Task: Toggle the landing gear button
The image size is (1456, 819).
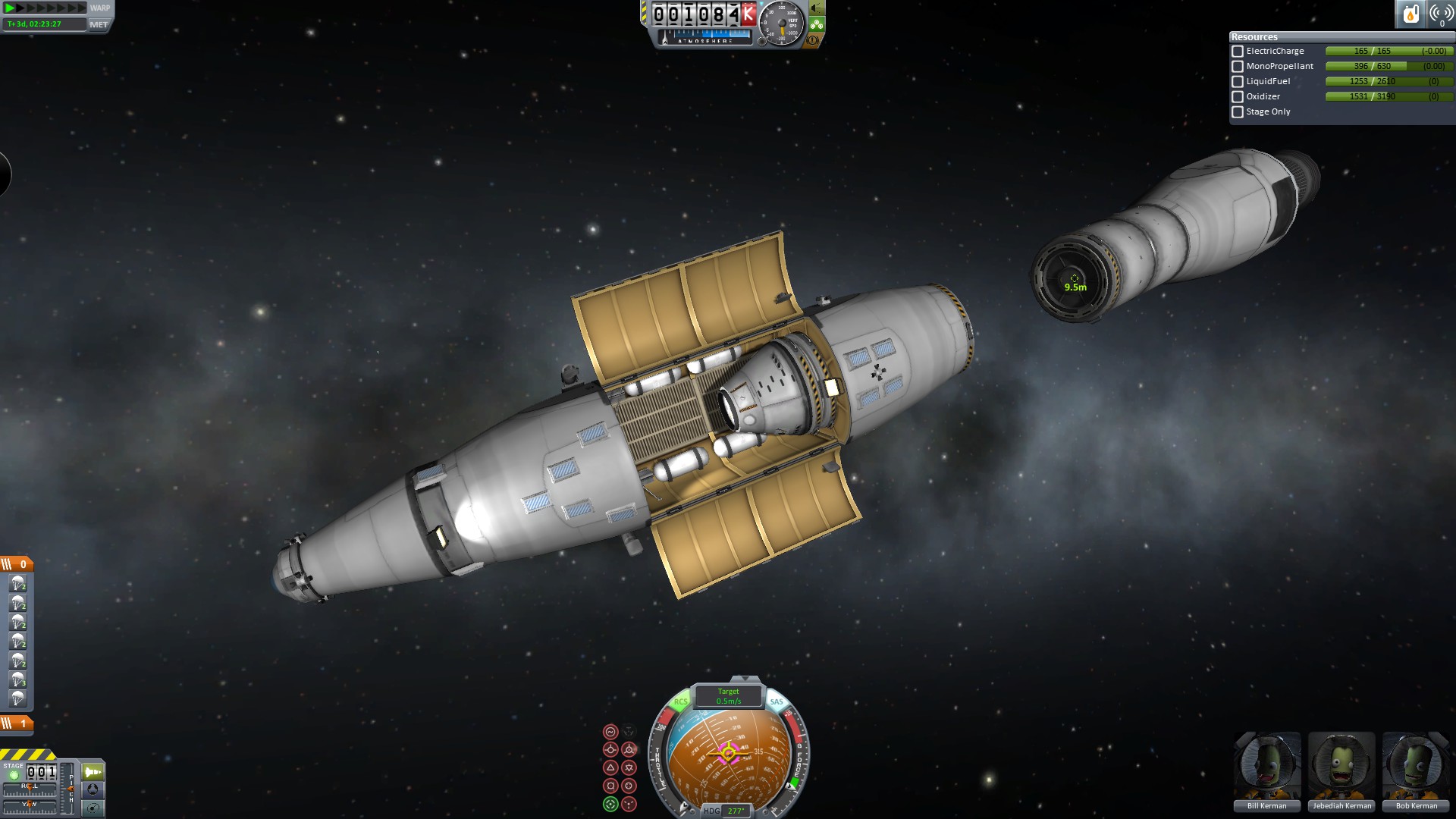Action: click(817, 24)
